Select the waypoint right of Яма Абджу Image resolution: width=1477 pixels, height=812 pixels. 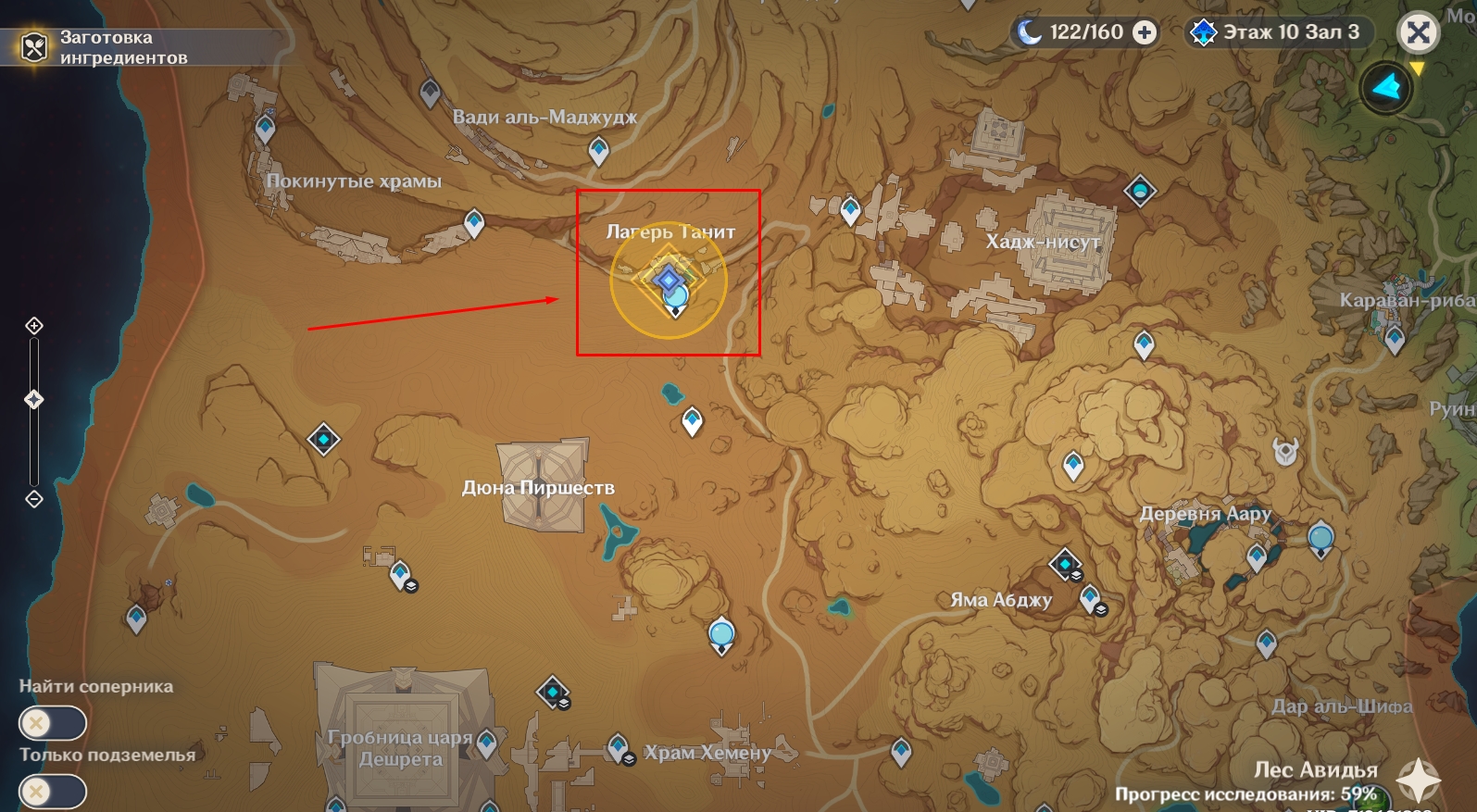pos(1091,597)
